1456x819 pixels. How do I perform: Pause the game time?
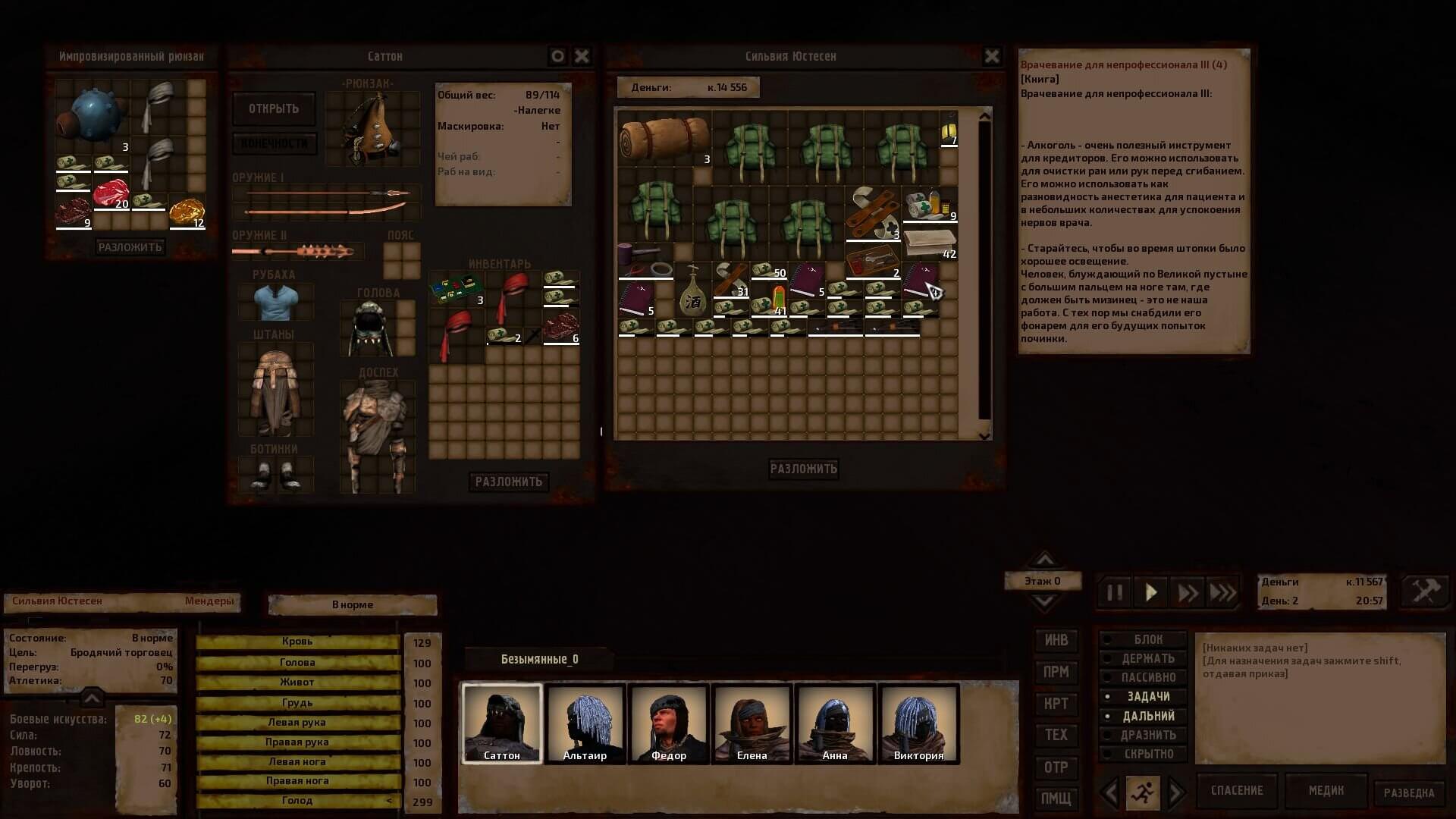click(1115, 592)
